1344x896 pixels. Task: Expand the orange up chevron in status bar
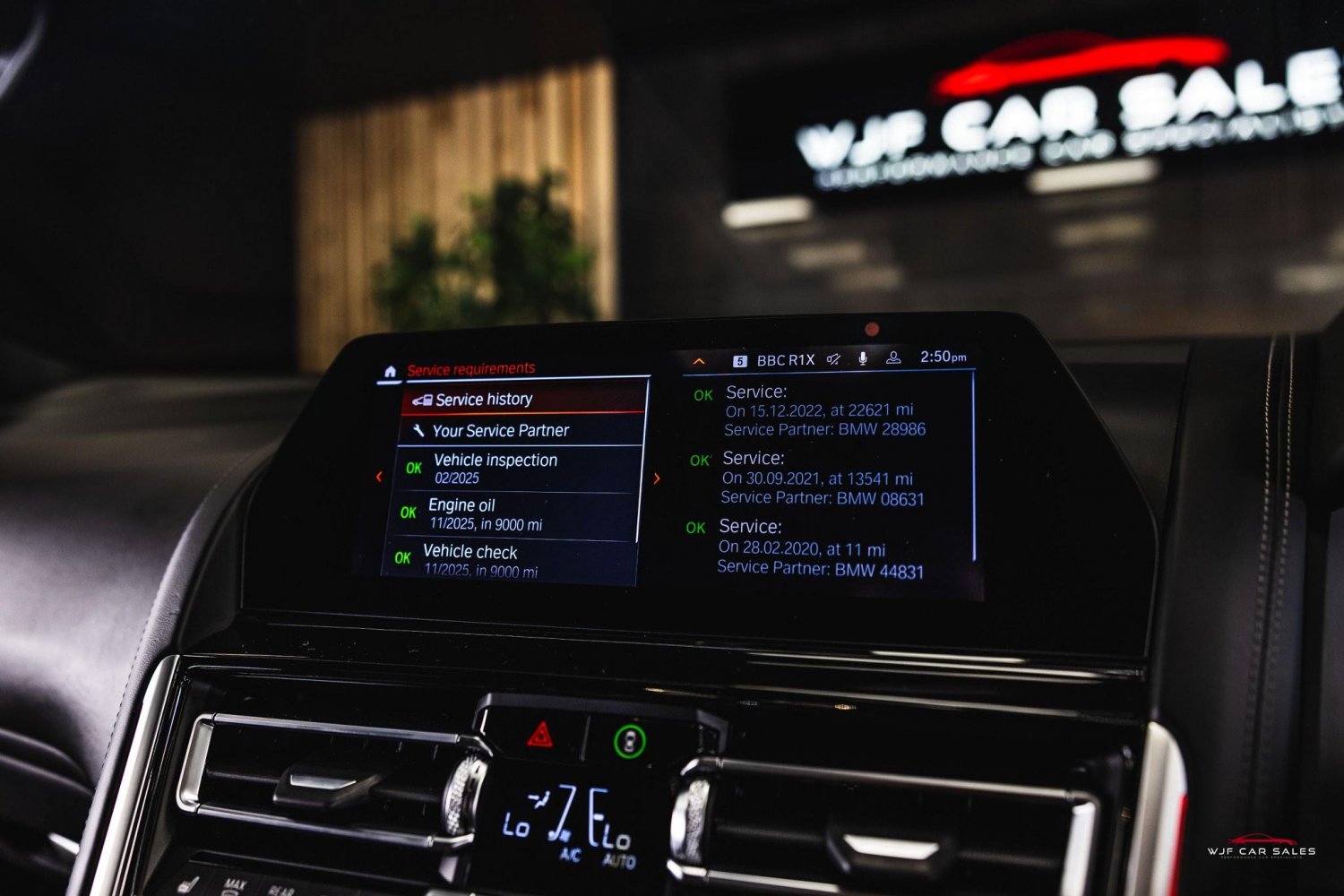699,361
